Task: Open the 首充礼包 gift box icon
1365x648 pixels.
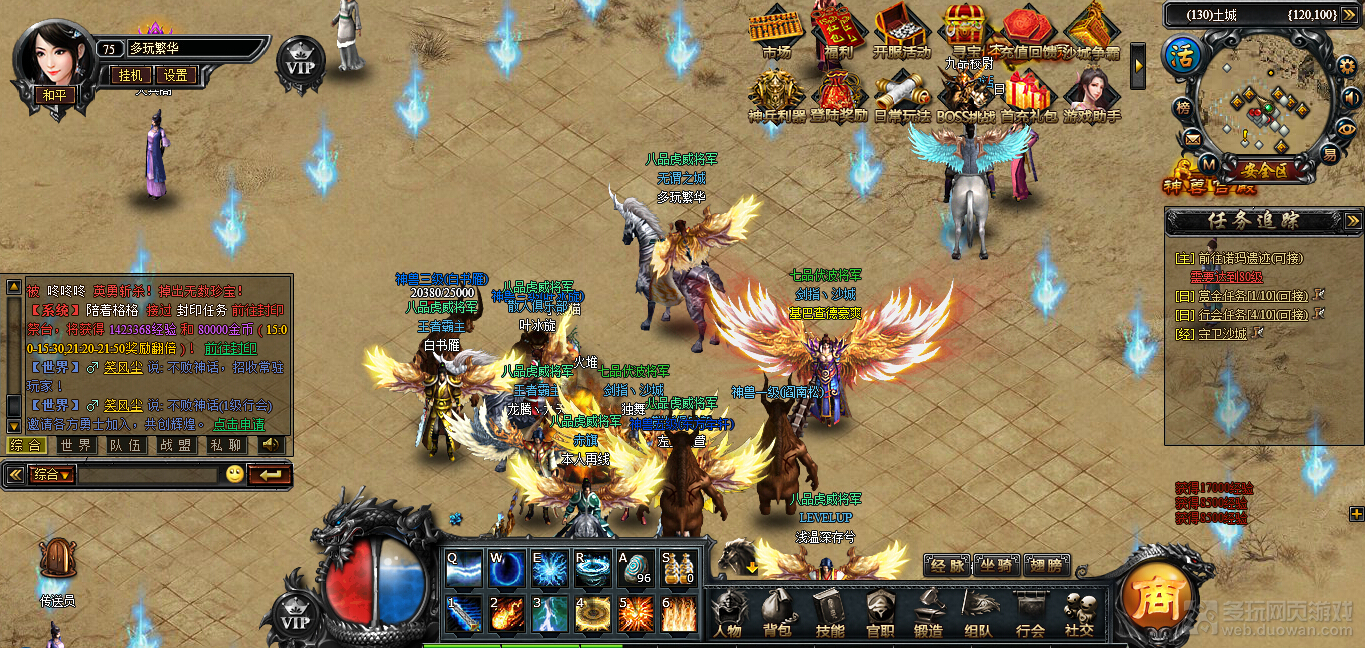Action: coord(1027,95)
